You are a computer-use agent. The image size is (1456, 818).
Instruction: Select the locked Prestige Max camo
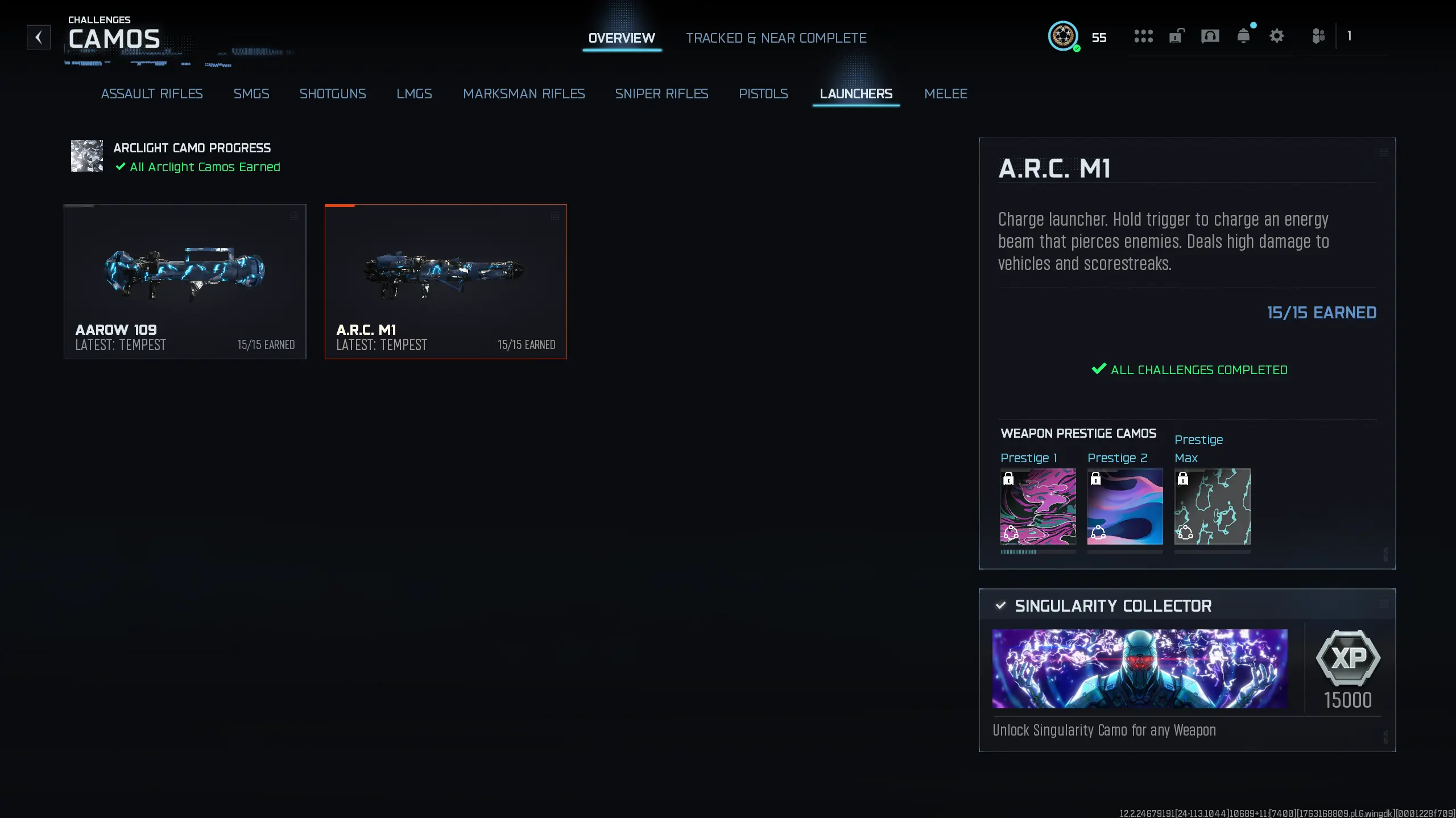1212,508
